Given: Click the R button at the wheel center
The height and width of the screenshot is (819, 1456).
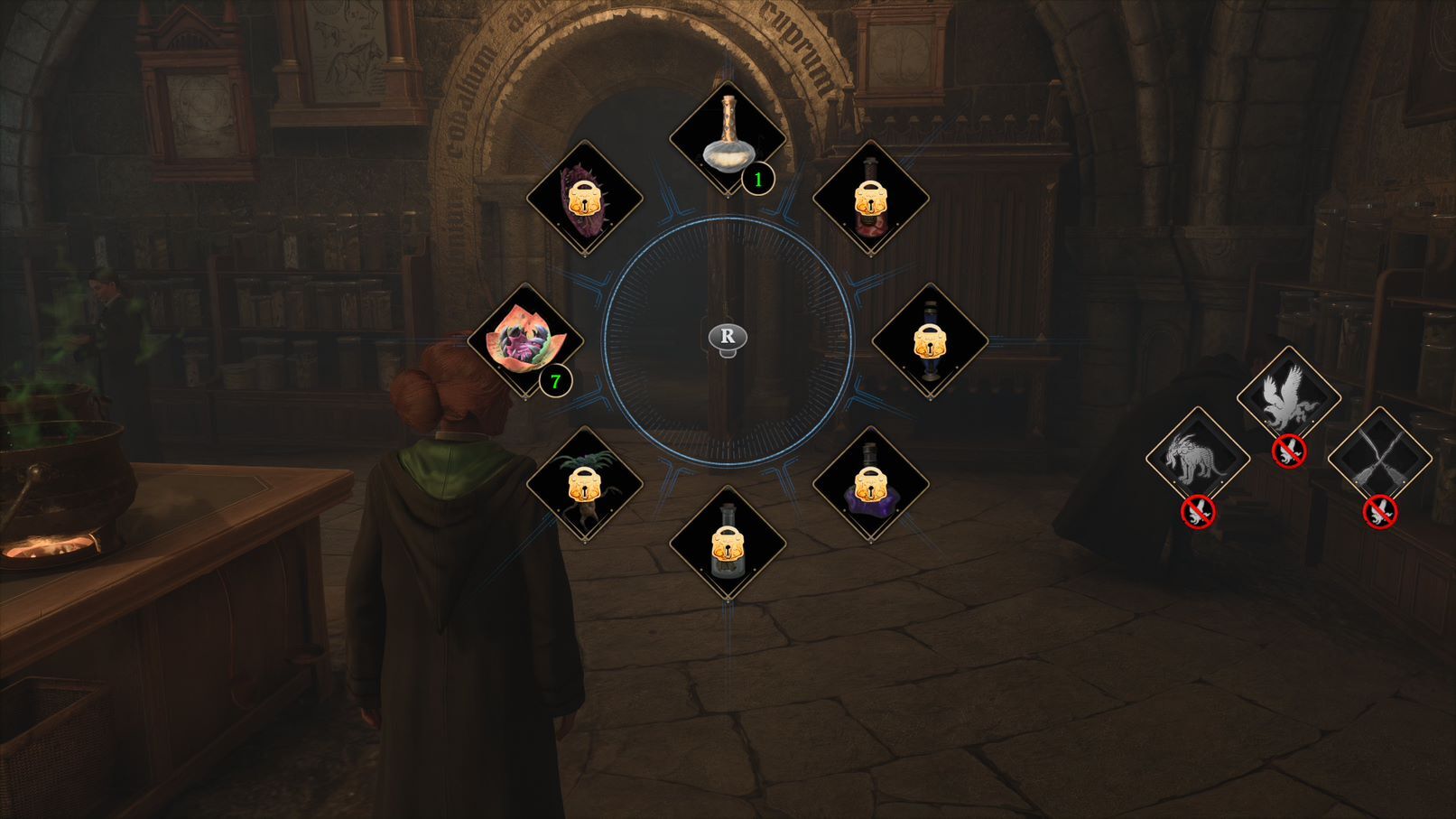Looking at the screenshot, I should coord(728,337).
